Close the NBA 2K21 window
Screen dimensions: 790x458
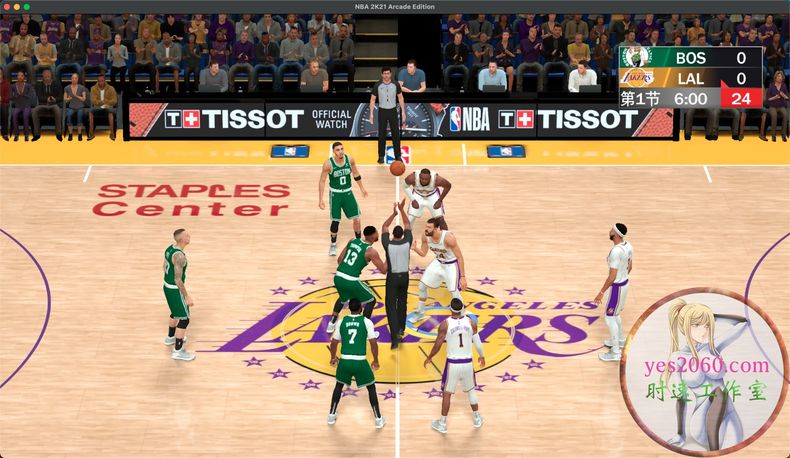[x=9, y=7]
